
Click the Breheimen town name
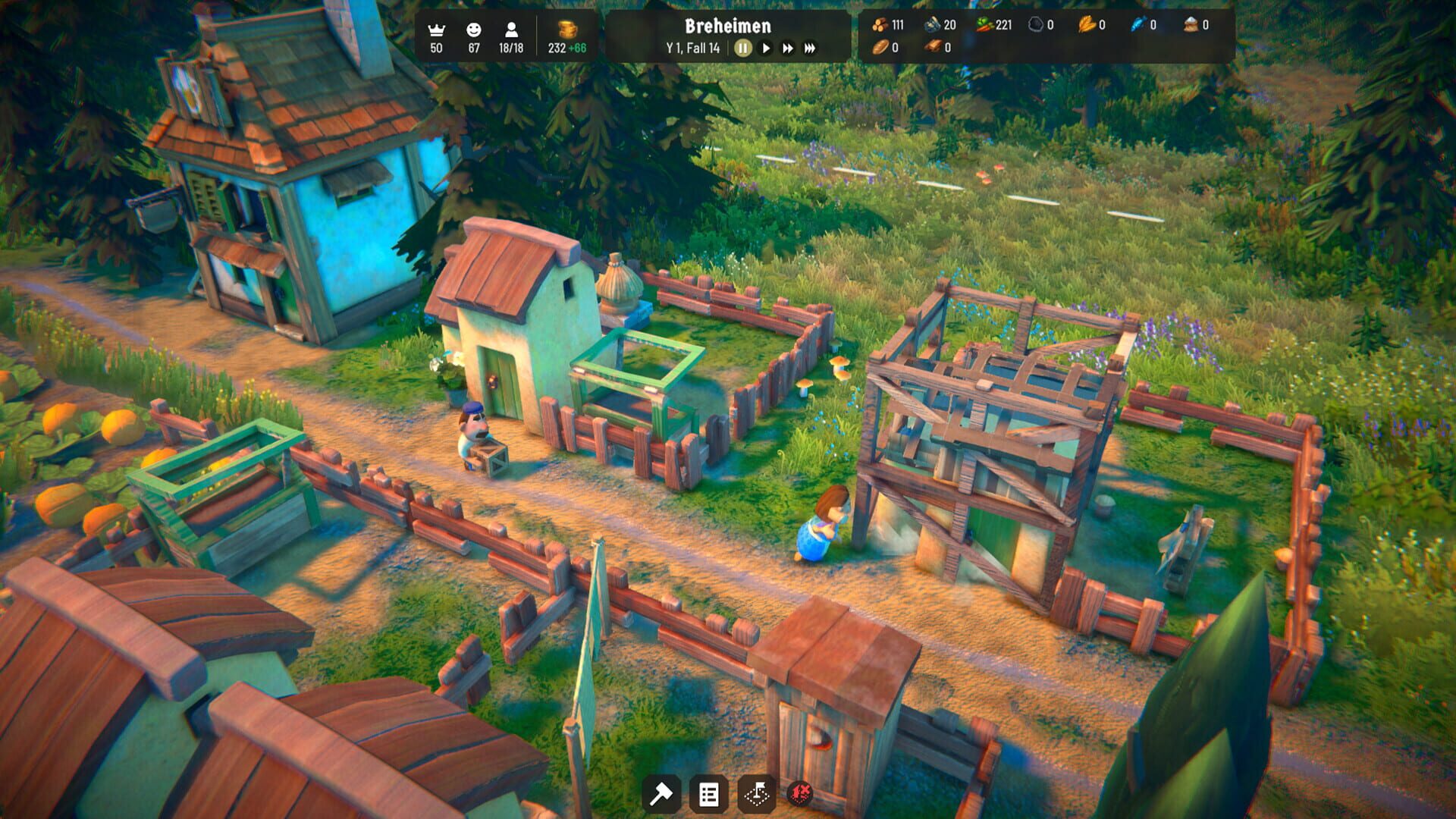pos(727,26)
